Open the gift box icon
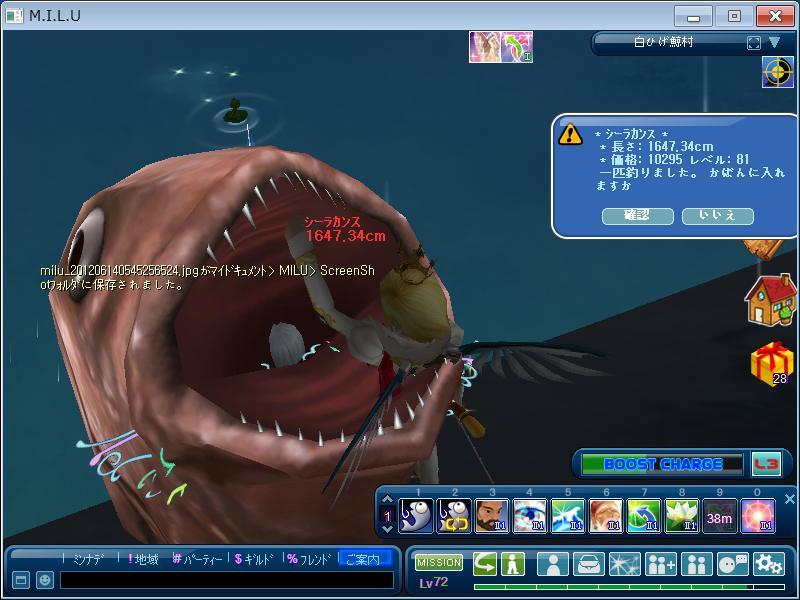 (x=769, y=362)
